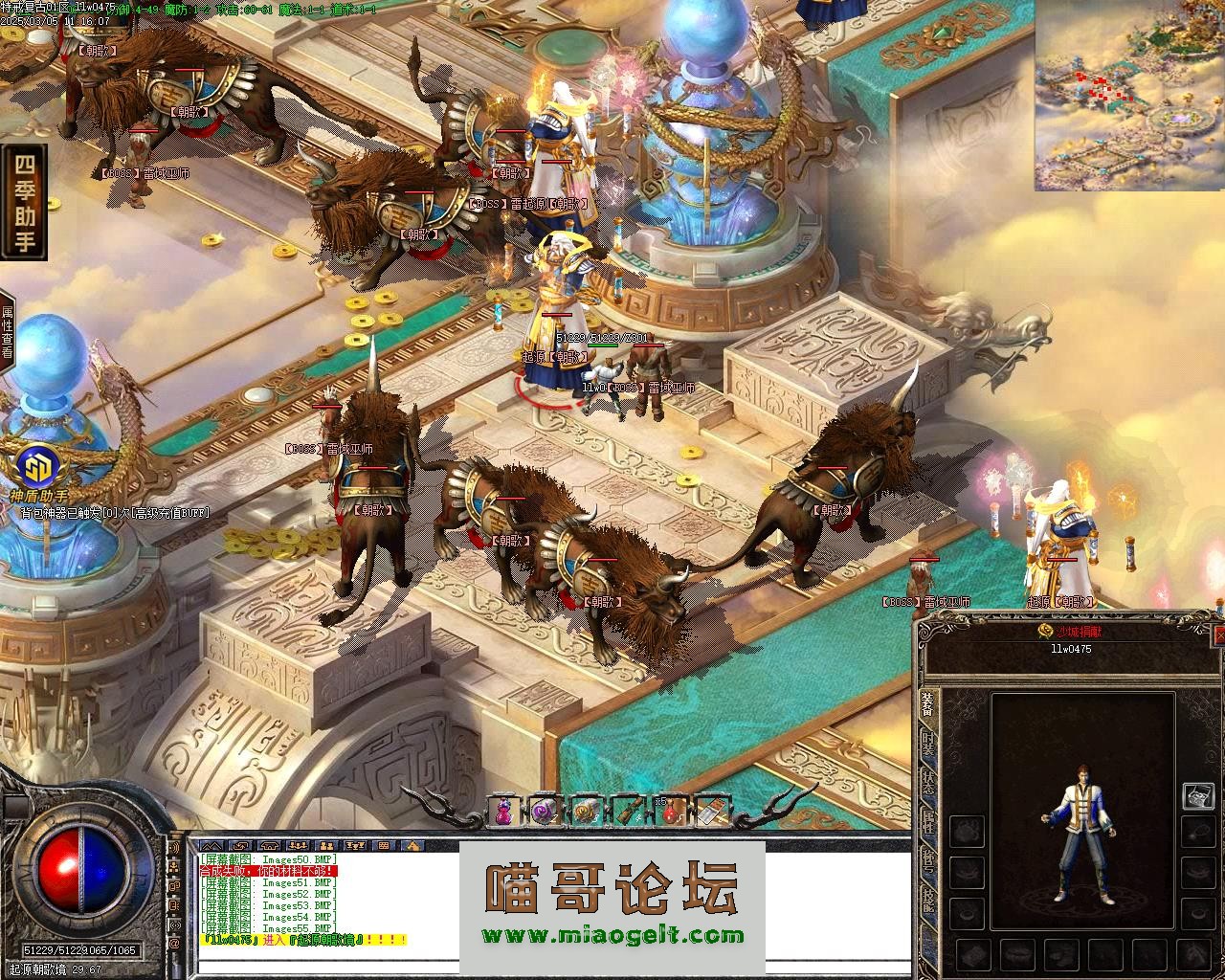This screenshot has width=1225, height=980.
Task: Select the green bottle hotbar slot
Action: (x=628, y=812)
